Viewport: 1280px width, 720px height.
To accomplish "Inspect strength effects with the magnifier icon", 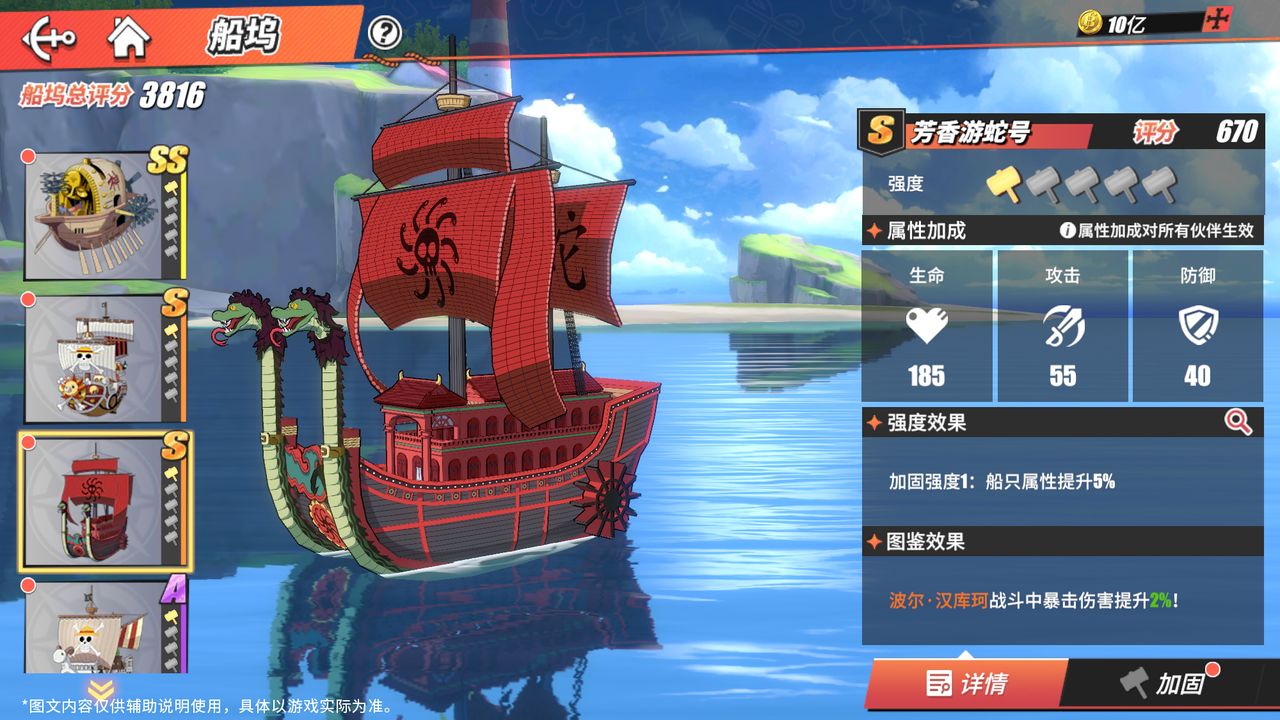I will [1238, 422].
